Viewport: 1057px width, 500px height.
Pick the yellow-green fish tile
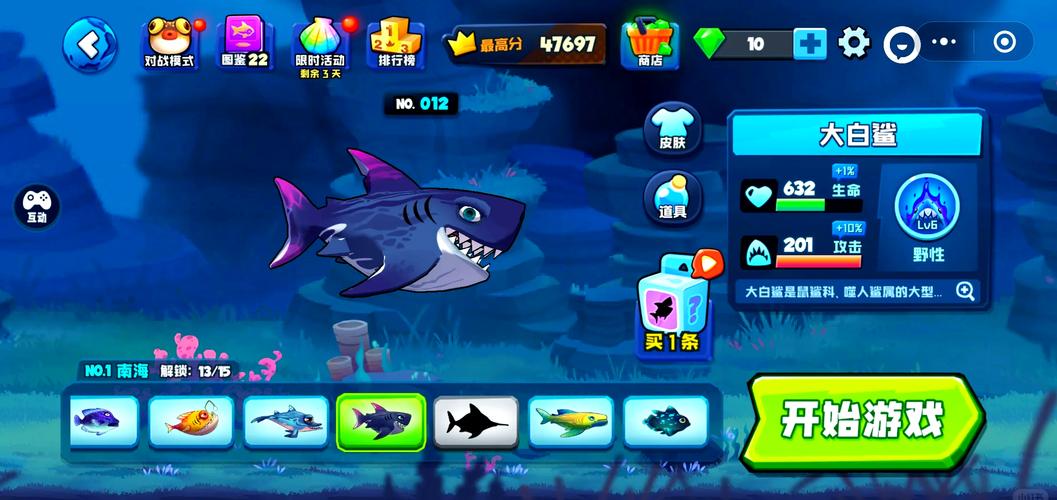click(571, 421)
